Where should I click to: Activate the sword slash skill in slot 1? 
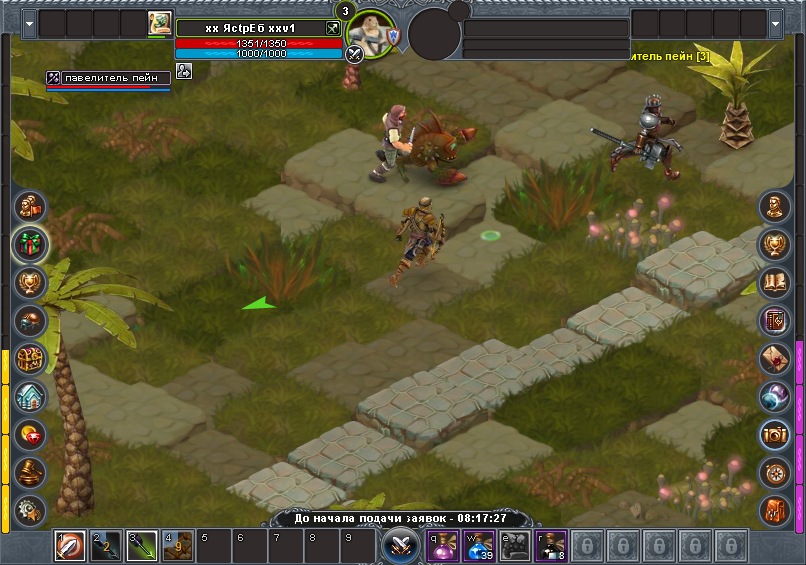[x=70, y=546]
